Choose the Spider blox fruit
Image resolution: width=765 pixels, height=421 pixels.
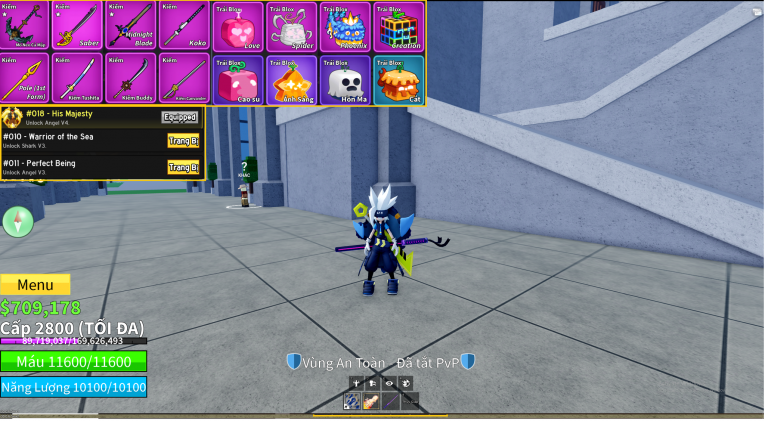(292, 26)
